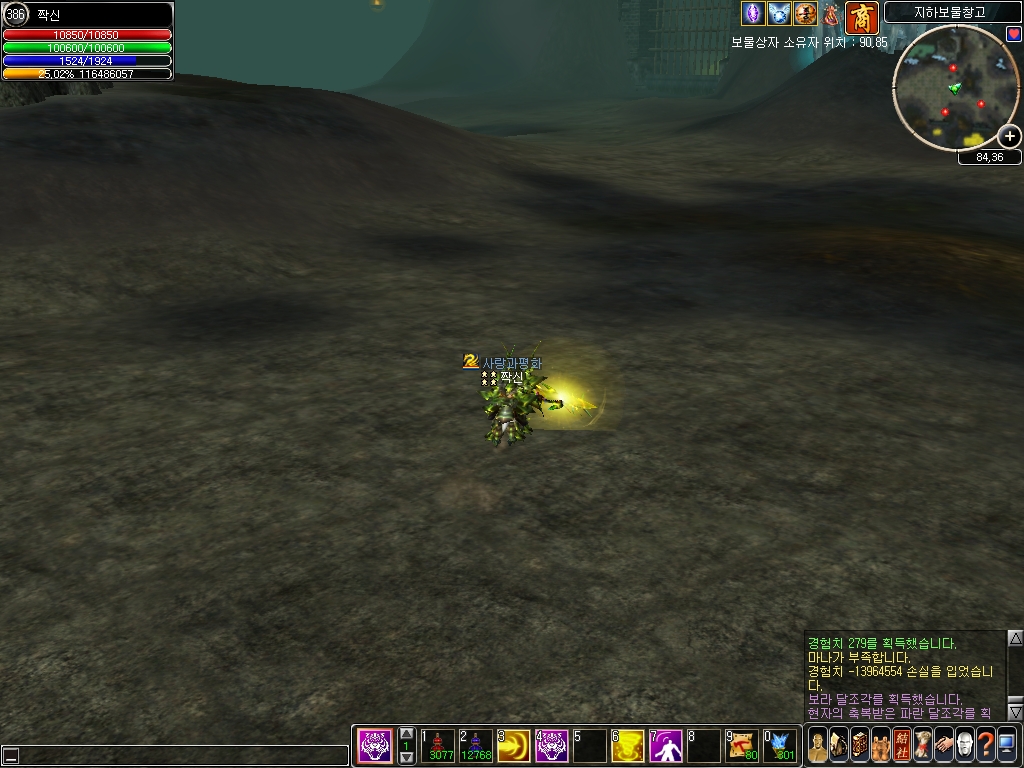
Task: Activate the golden slash skill in slot 3
Action: [x=515, y=746]
